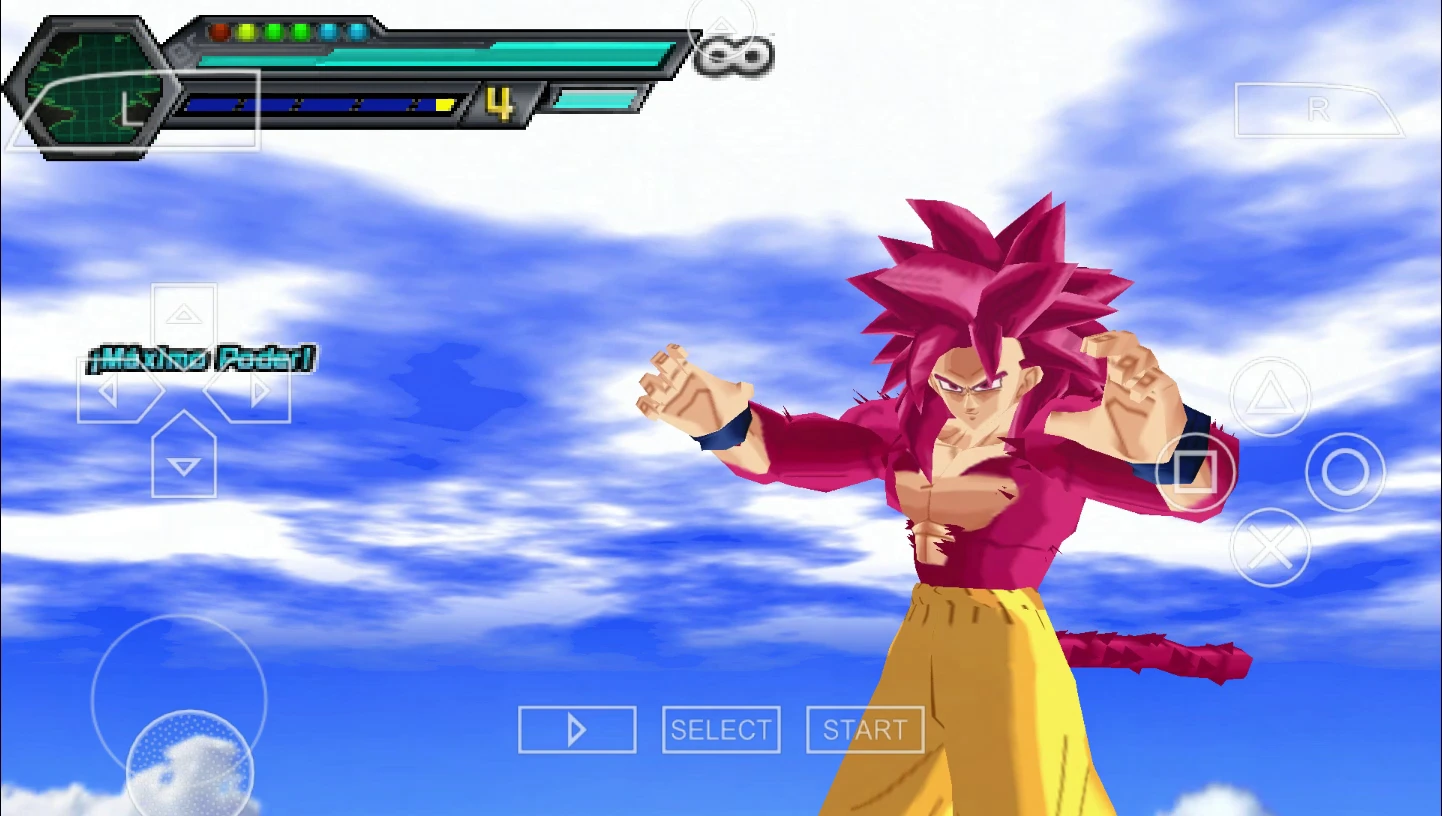Hit the square touch button
The width and height of the screenshot is (1442, 816).
tap(1195, 472)
